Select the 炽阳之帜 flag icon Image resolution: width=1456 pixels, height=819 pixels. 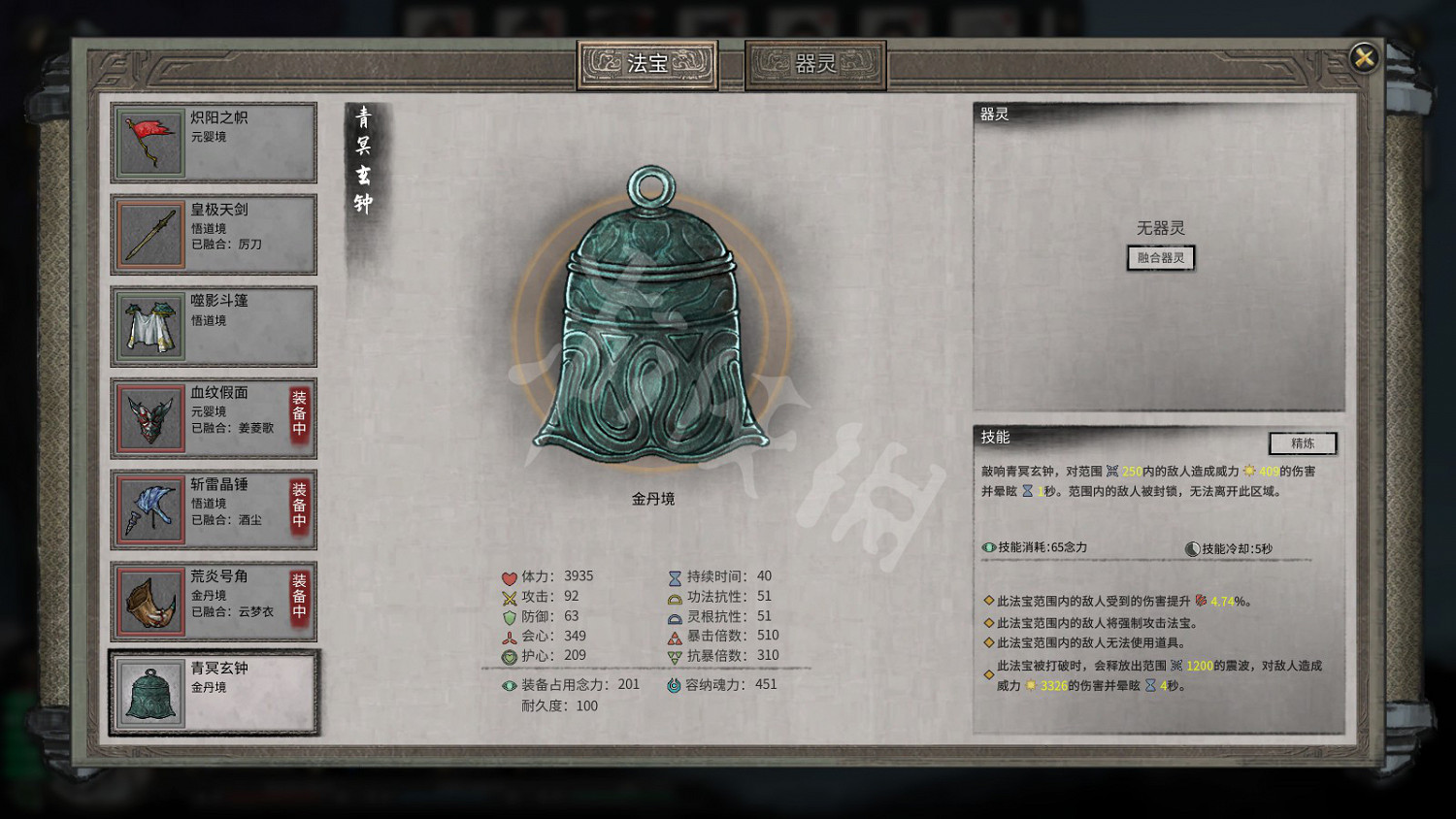(x=149, y=142)
